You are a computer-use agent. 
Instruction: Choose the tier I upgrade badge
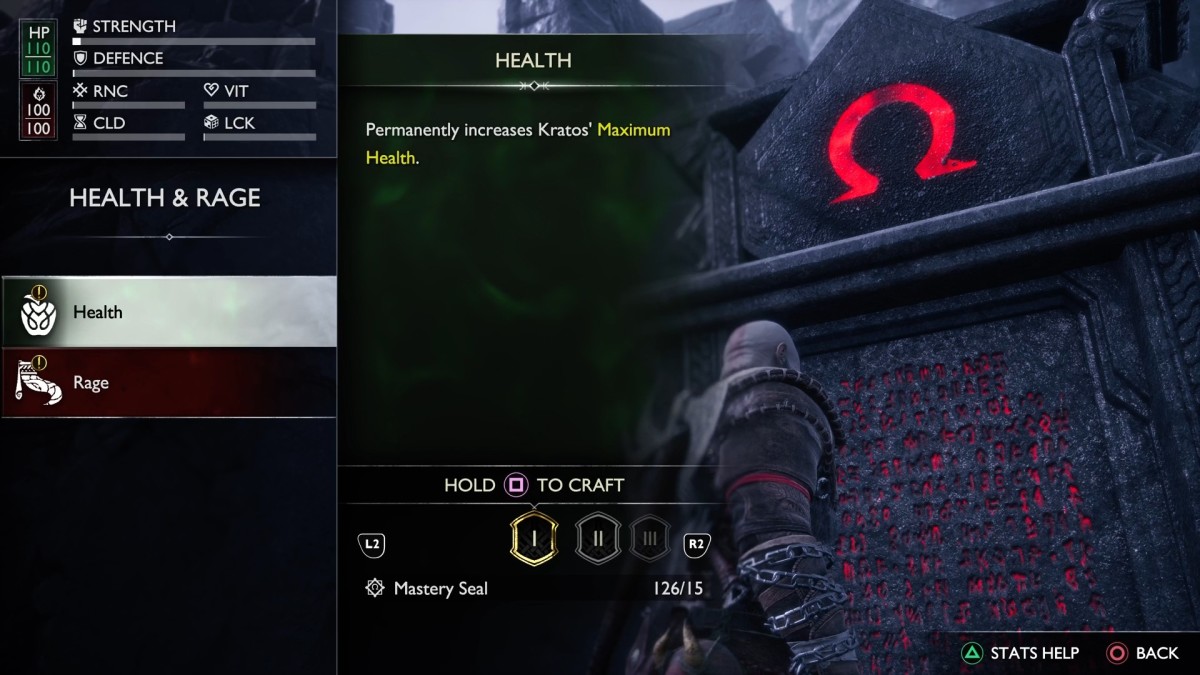pyautogui.click(x=533, y=538)
